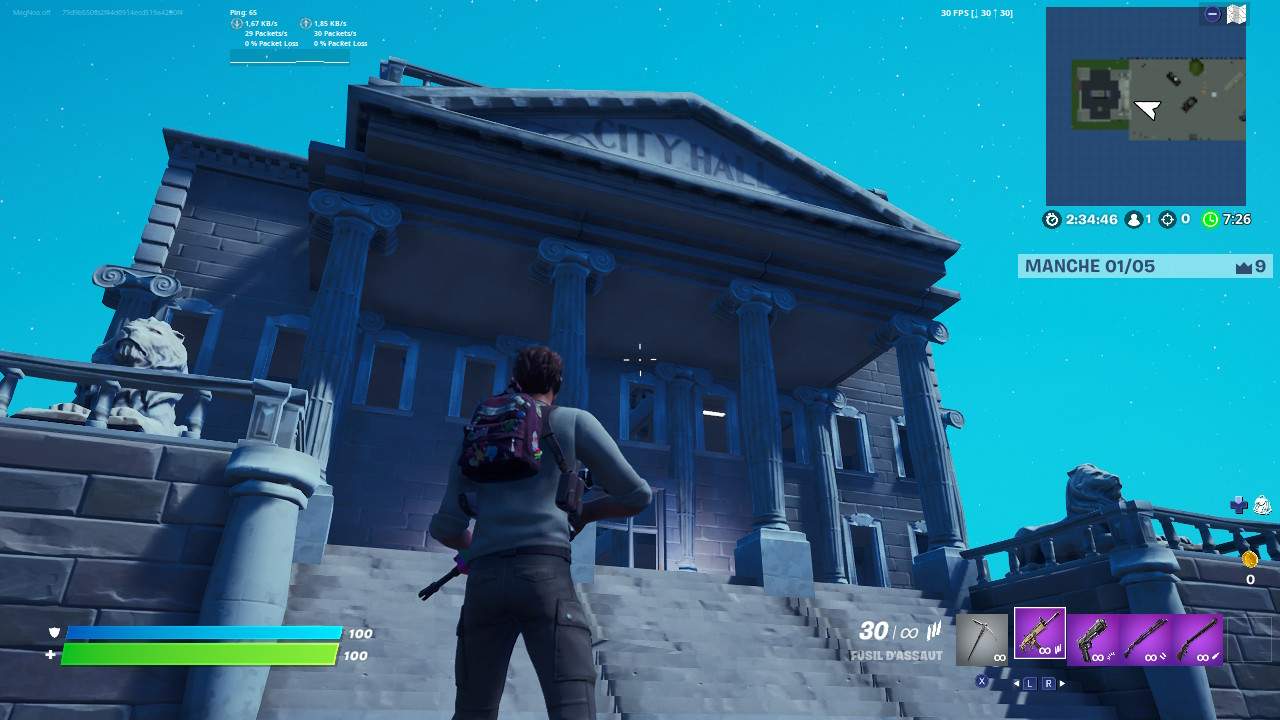Click the minimap showing the city hall
The width and height of the screenshot is (1280, 720).
coord(1146,106)
